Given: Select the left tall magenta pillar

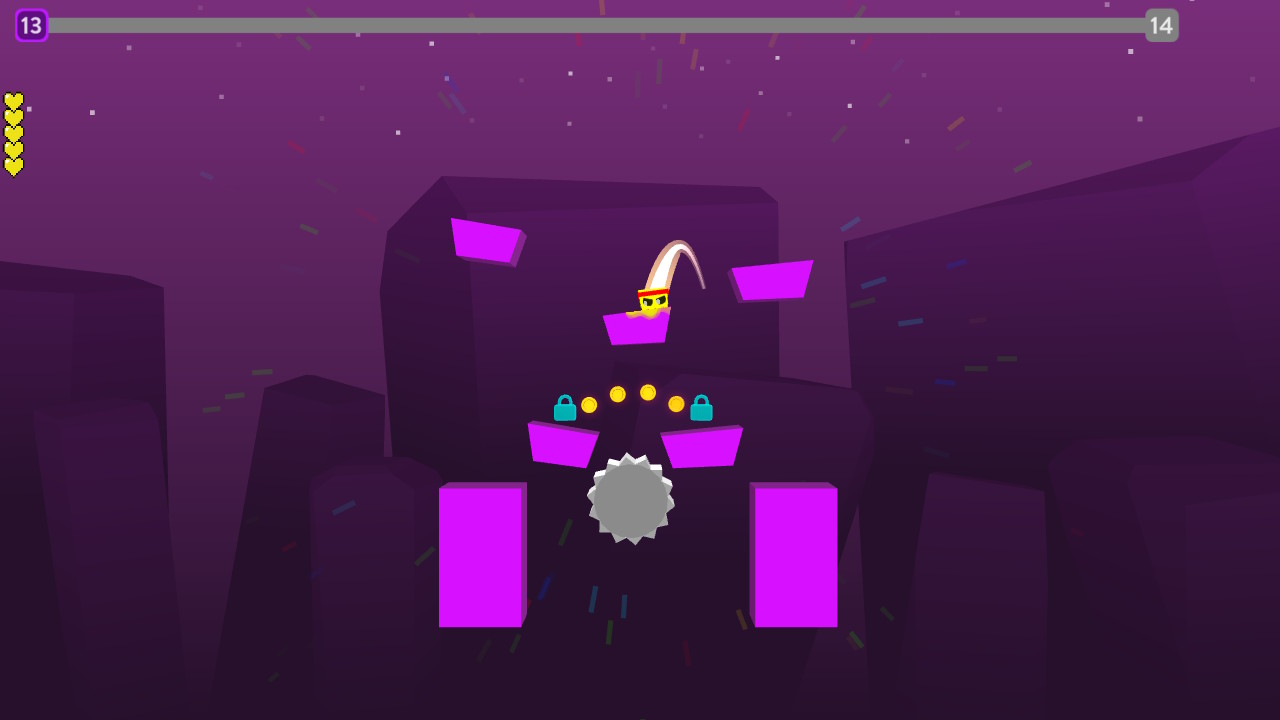Looking at the screenshot, I should (x=481, y=555).
